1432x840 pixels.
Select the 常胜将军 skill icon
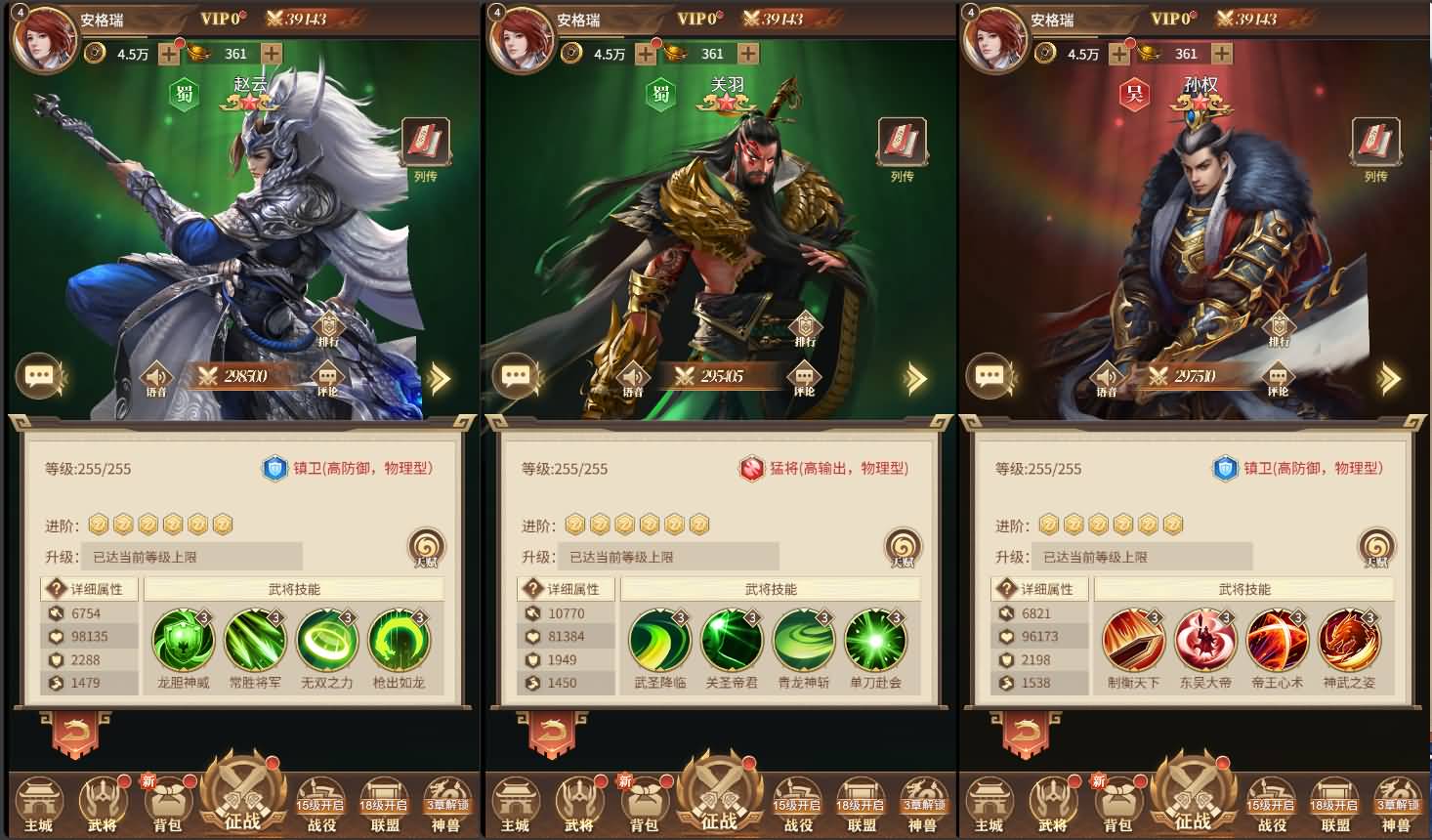[255, 641]
